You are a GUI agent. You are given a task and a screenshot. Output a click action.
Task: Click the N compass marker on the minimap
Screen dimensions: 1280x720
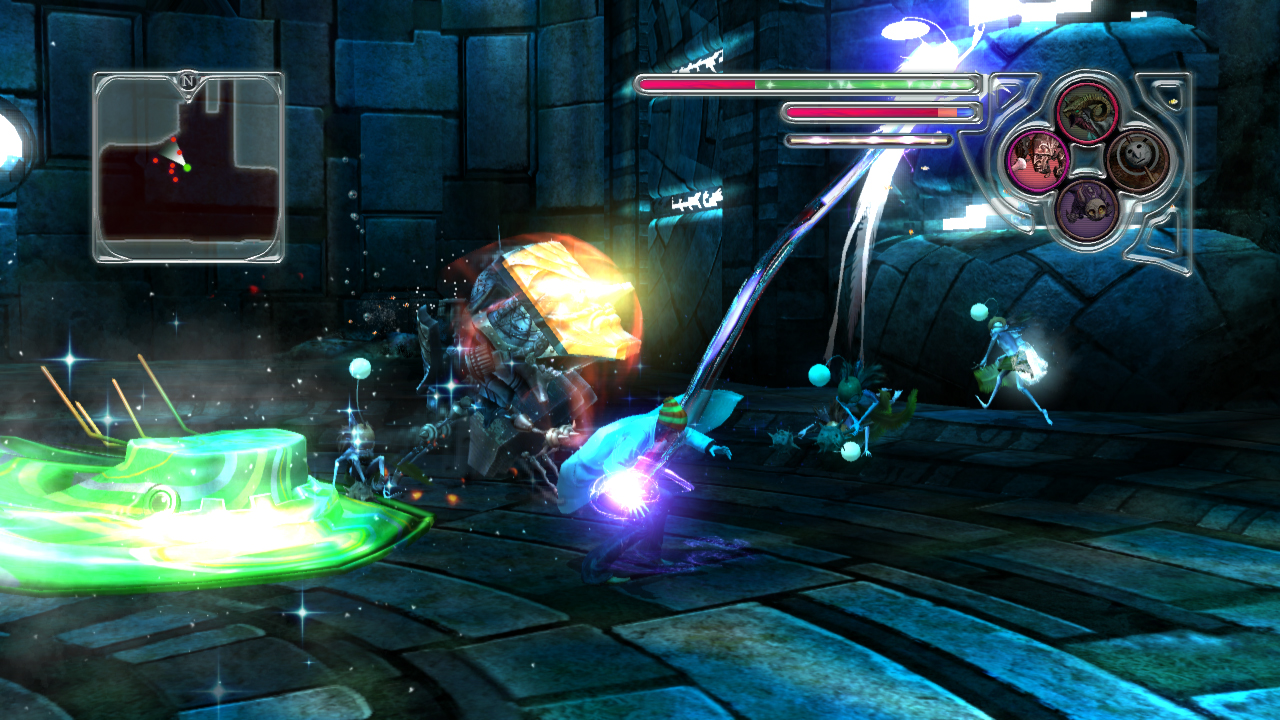187,80
